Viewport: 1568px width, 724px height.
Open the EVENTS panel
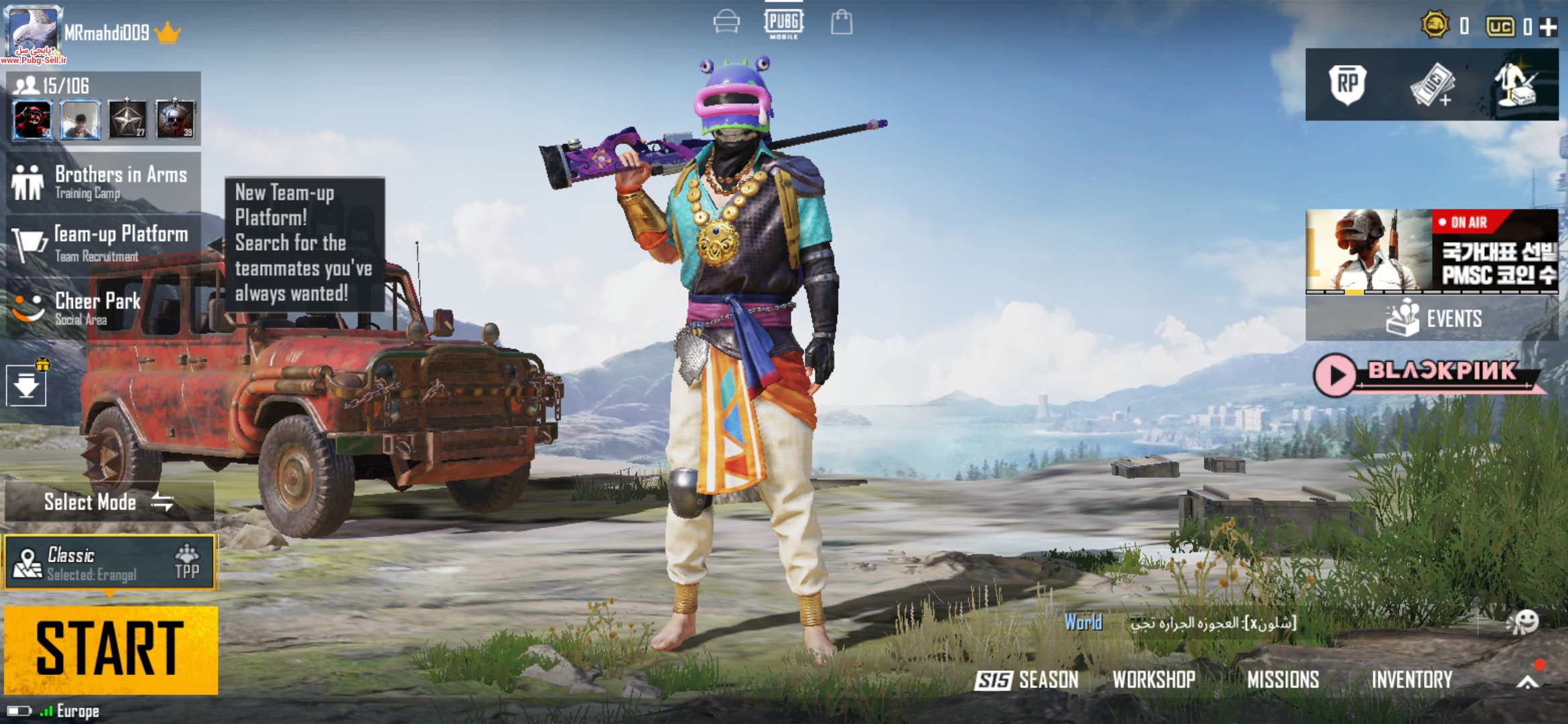[1431, 318]
